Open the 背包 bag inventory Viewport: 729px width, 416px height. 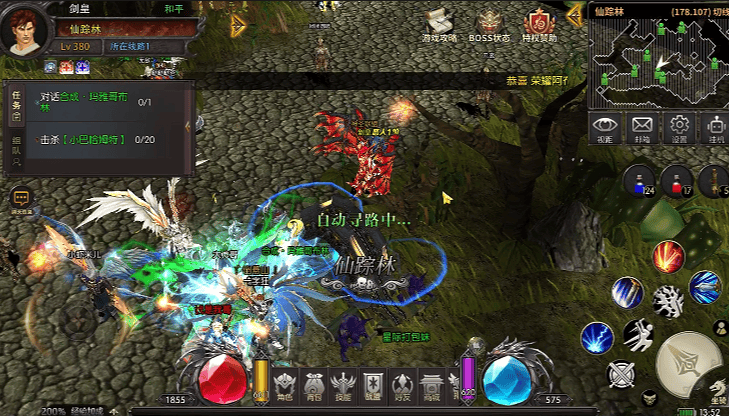(314, 386)
